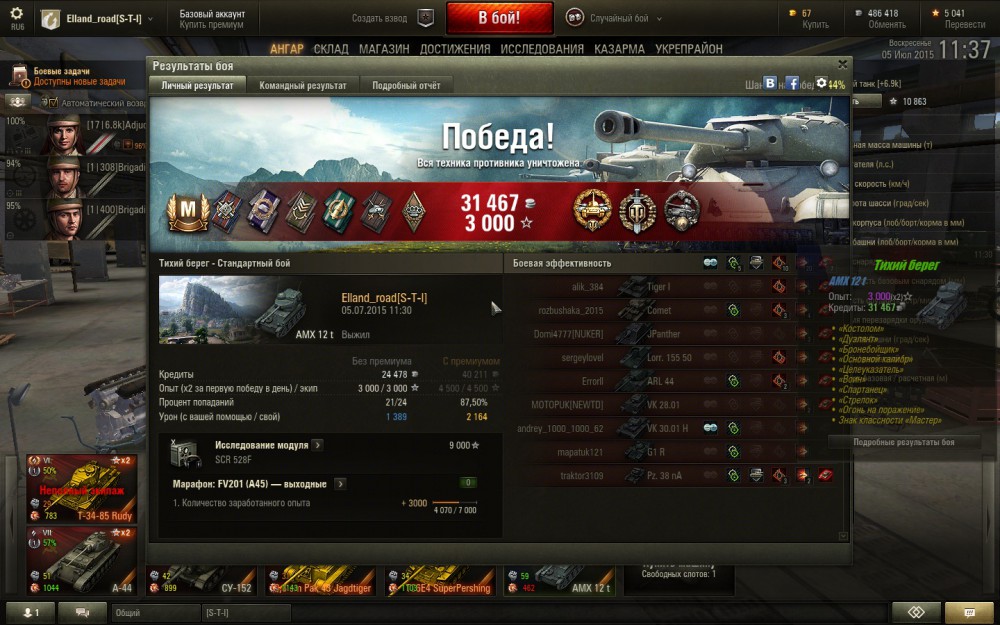1000x625 pixels.
Task: Open the ДОСТИЖЕНИЯ menu
Action: 455,49
